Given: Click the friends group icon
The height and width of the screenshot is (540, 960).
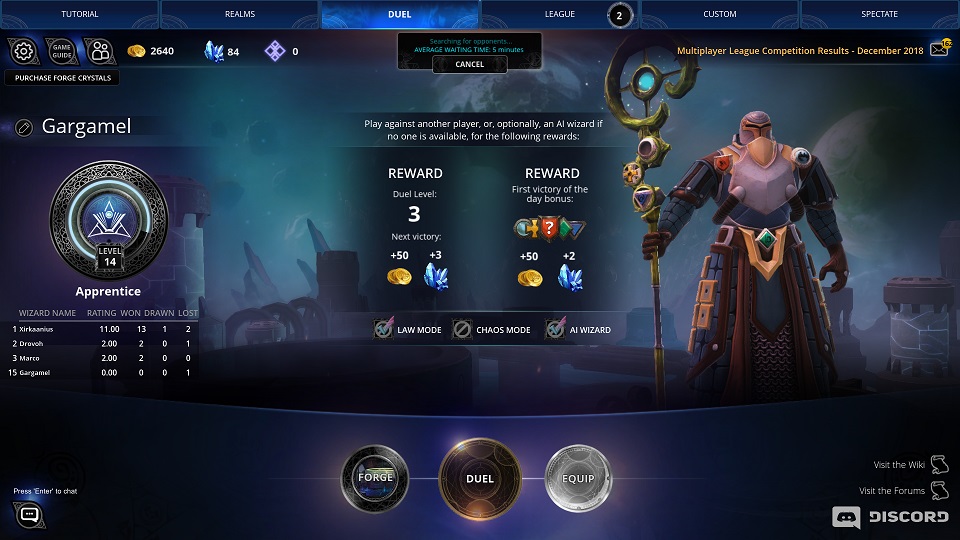Looking at the screenshot, I should [98, 51].
